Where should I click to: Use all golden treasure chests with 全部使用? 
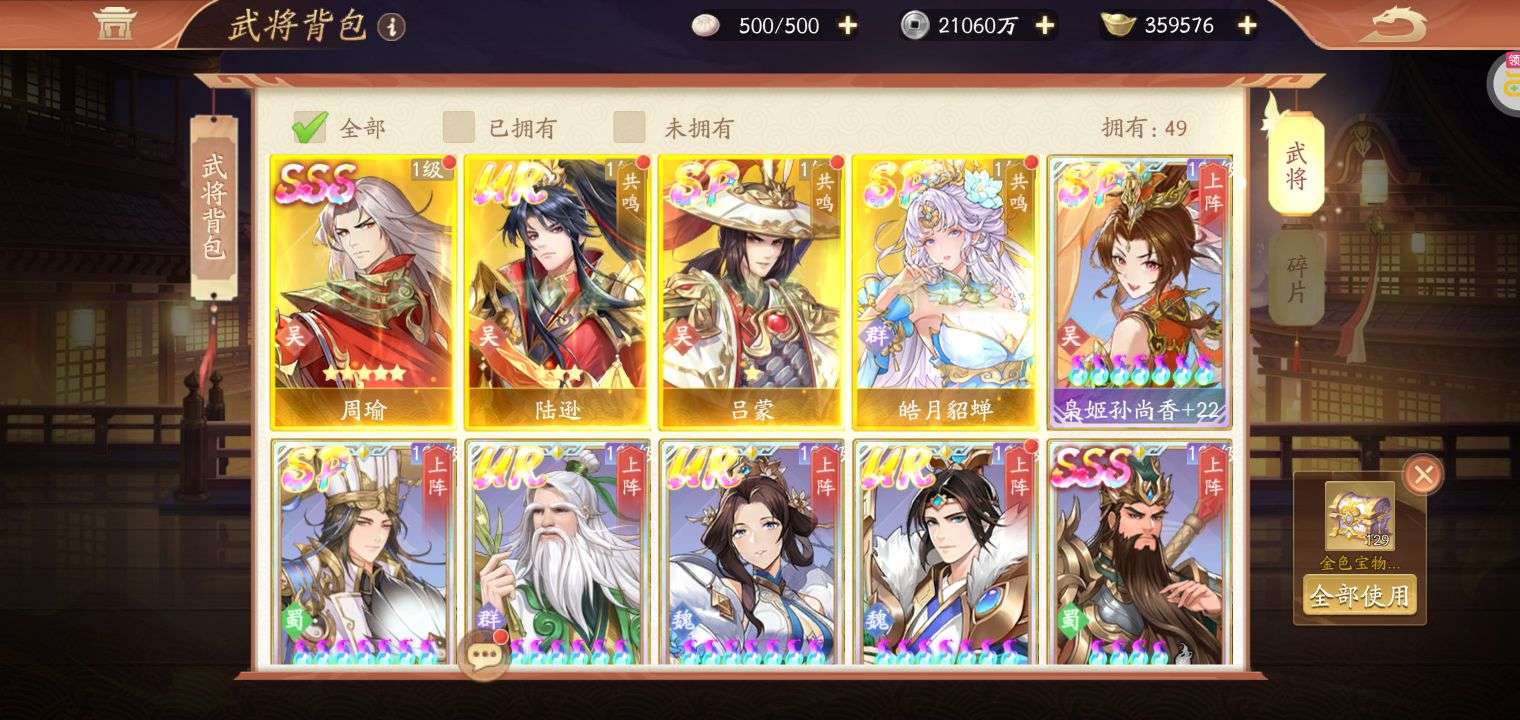click(x=1359, y=596)
